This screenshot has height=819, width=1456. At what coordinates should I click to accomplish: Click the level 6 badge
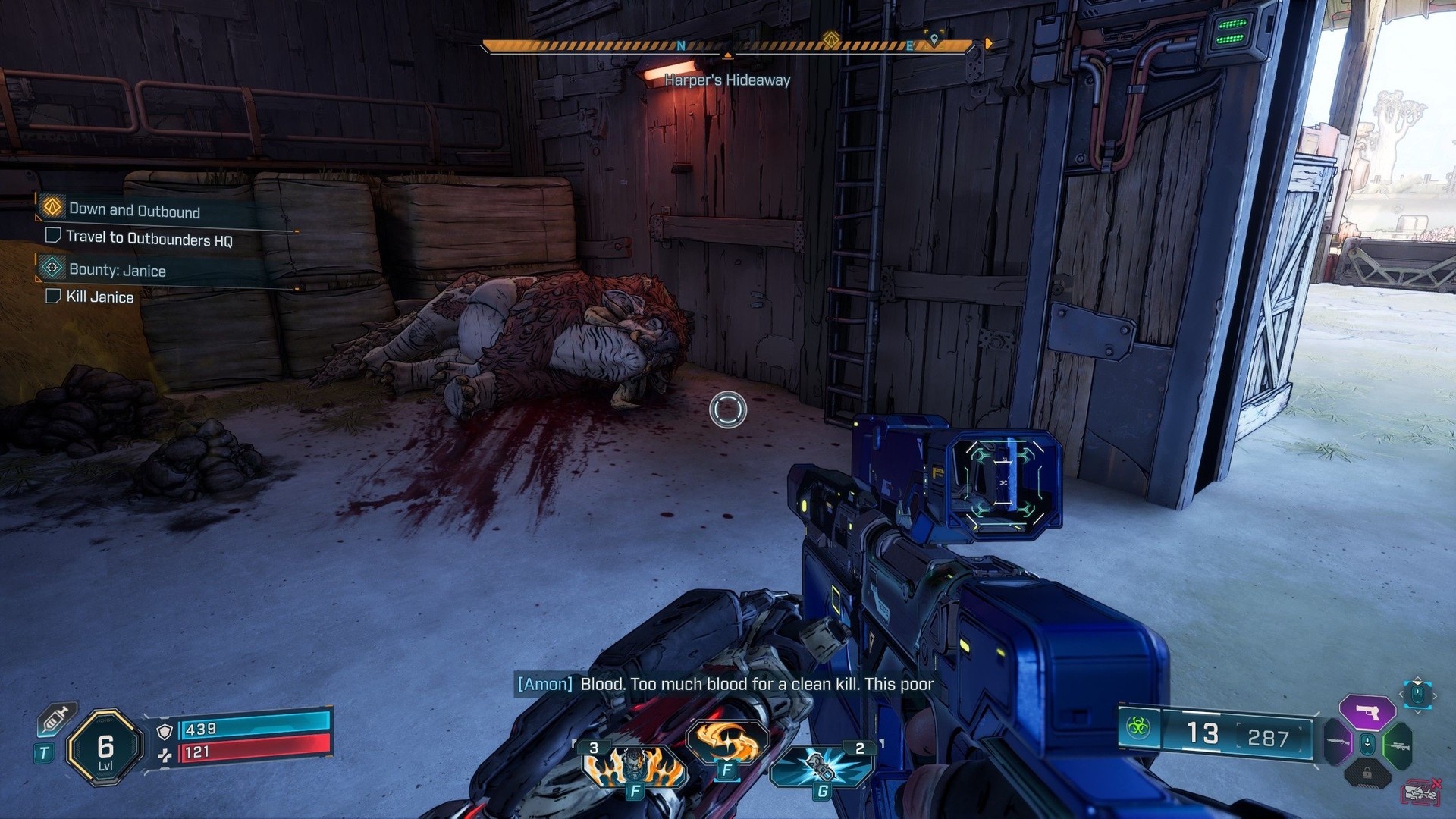point(105,748)
